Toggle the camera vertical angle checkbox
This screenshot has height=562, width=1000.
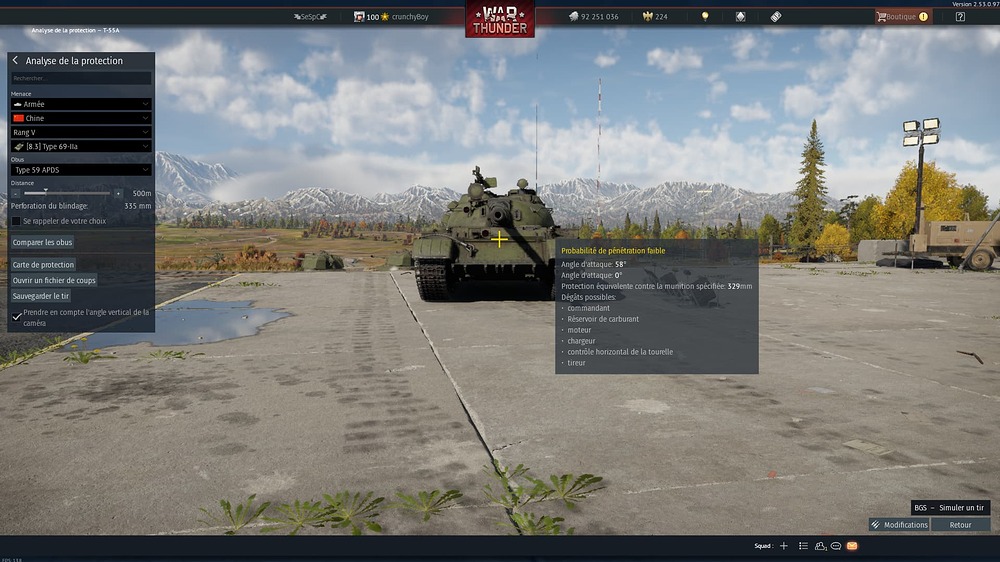(x=16, y=317)
